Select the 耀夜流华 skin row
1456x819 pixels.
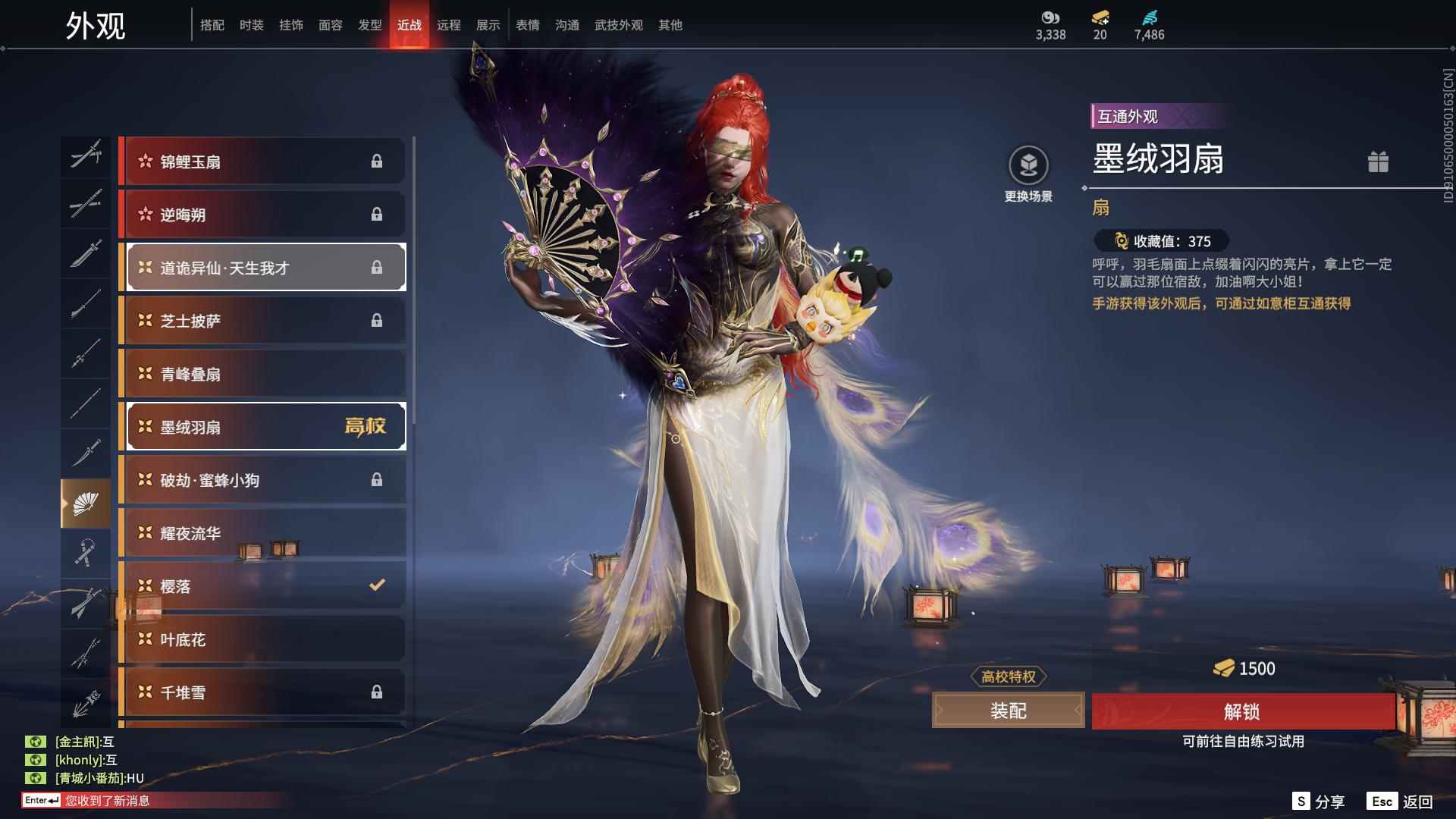pyautogui.click(x=262, y=533)
